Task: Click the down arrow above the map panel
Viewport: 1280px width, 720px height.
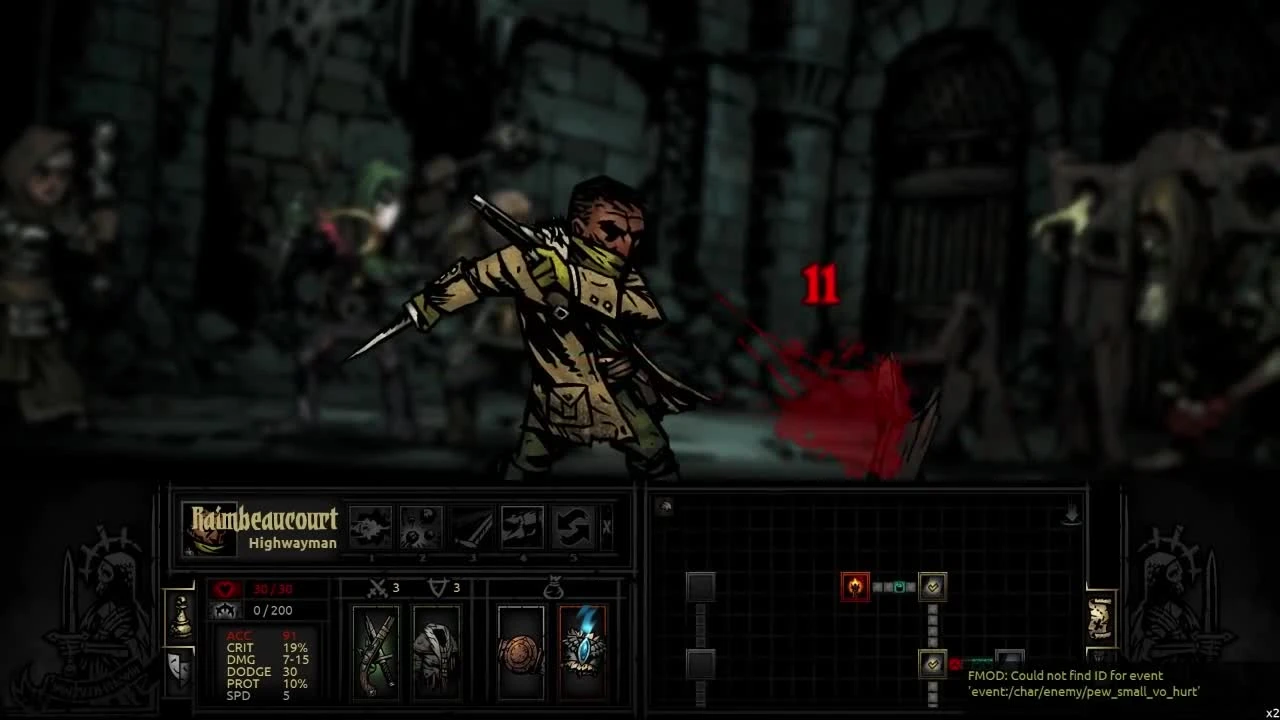Action: click(x=1072, y=514)
